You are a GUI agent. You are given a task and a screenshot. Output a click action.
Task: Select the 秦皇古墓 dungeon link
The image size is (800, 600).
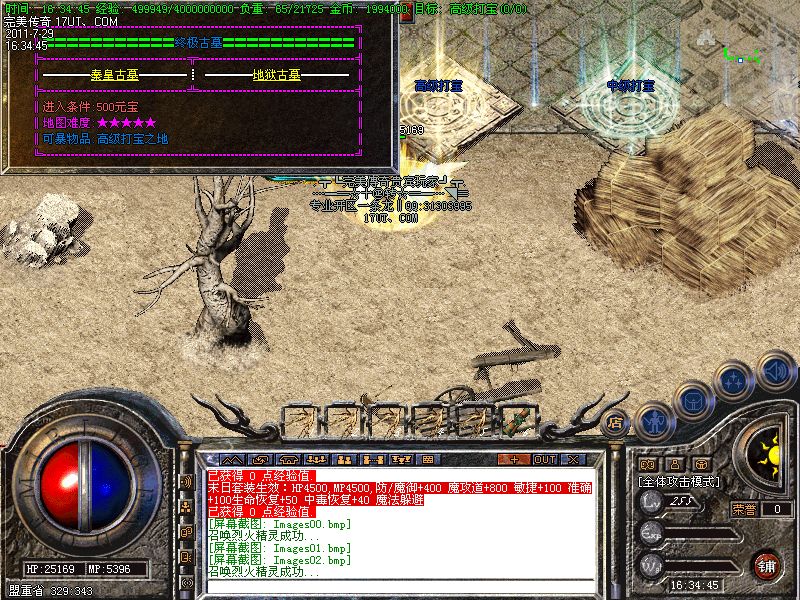[117, 75]
